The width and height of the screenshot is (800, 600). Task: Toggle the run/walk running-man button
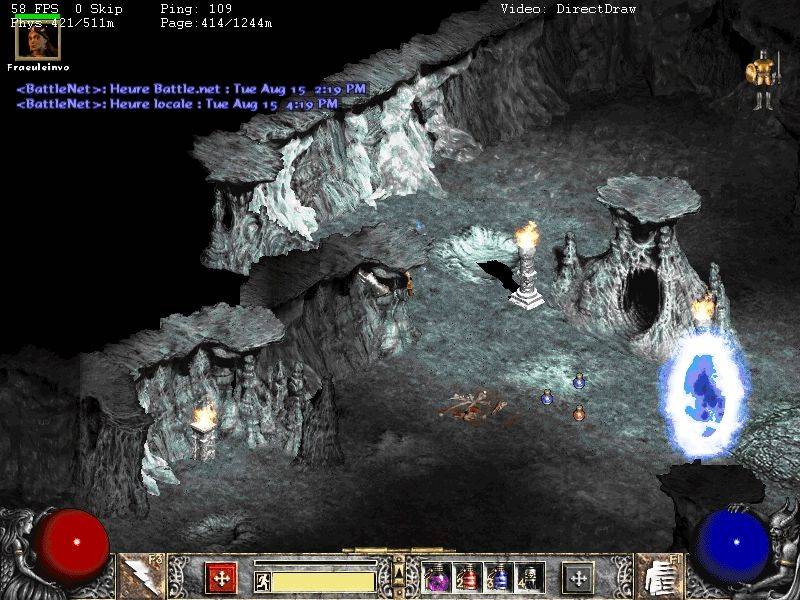click(263, 580)
